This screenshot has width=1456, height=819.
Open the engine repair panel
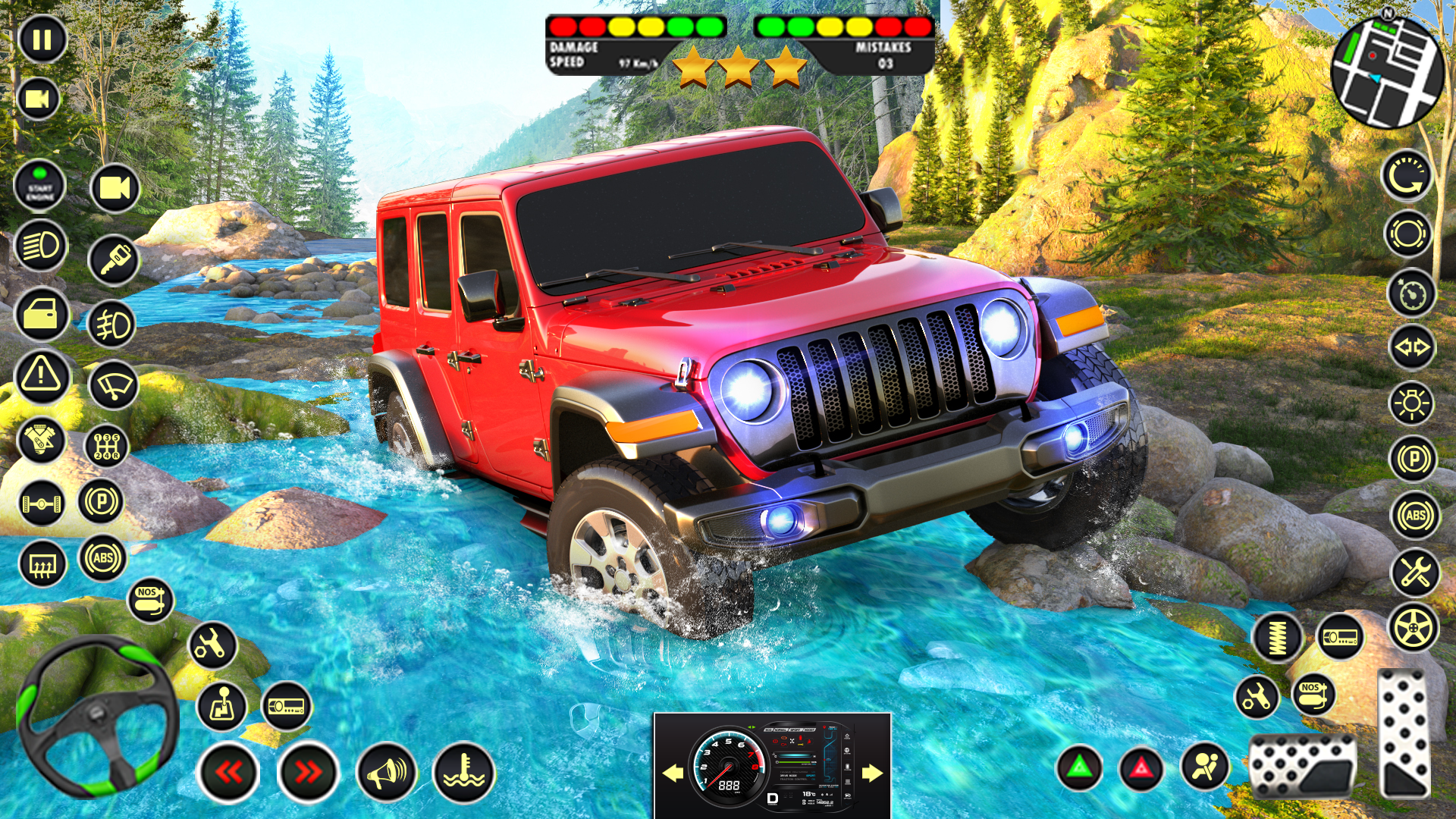[42, 438]
